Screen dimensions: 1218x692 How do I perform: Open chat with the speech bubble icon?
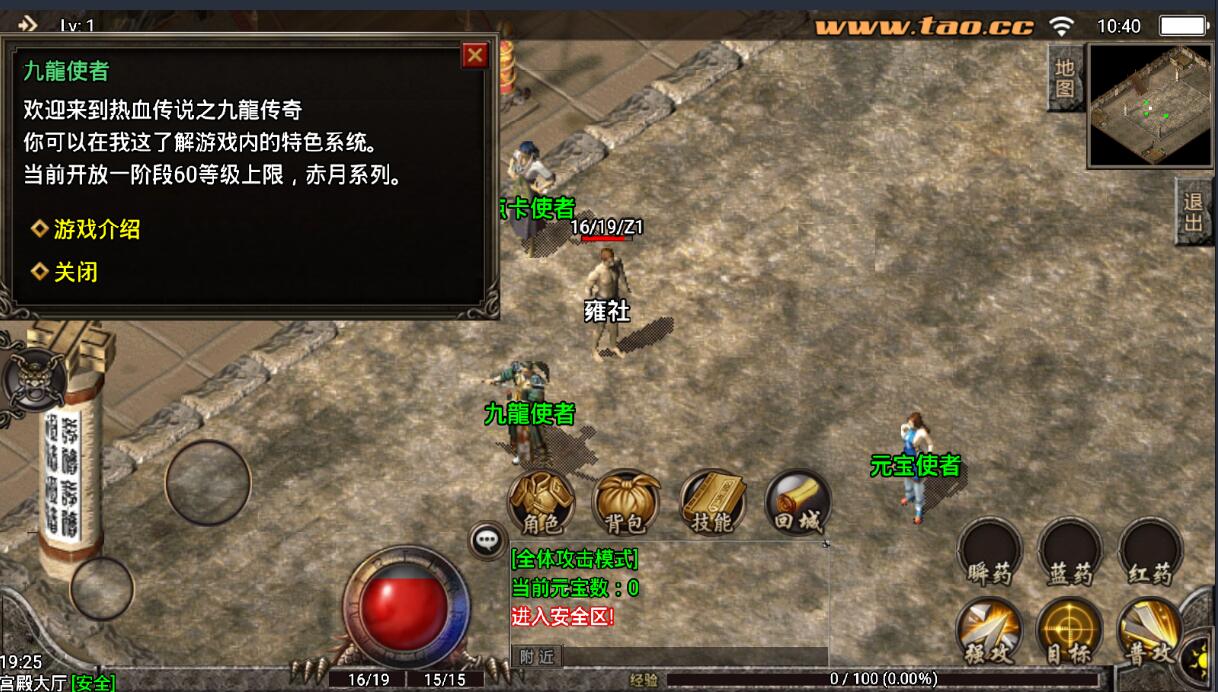(x=487, y=540)
